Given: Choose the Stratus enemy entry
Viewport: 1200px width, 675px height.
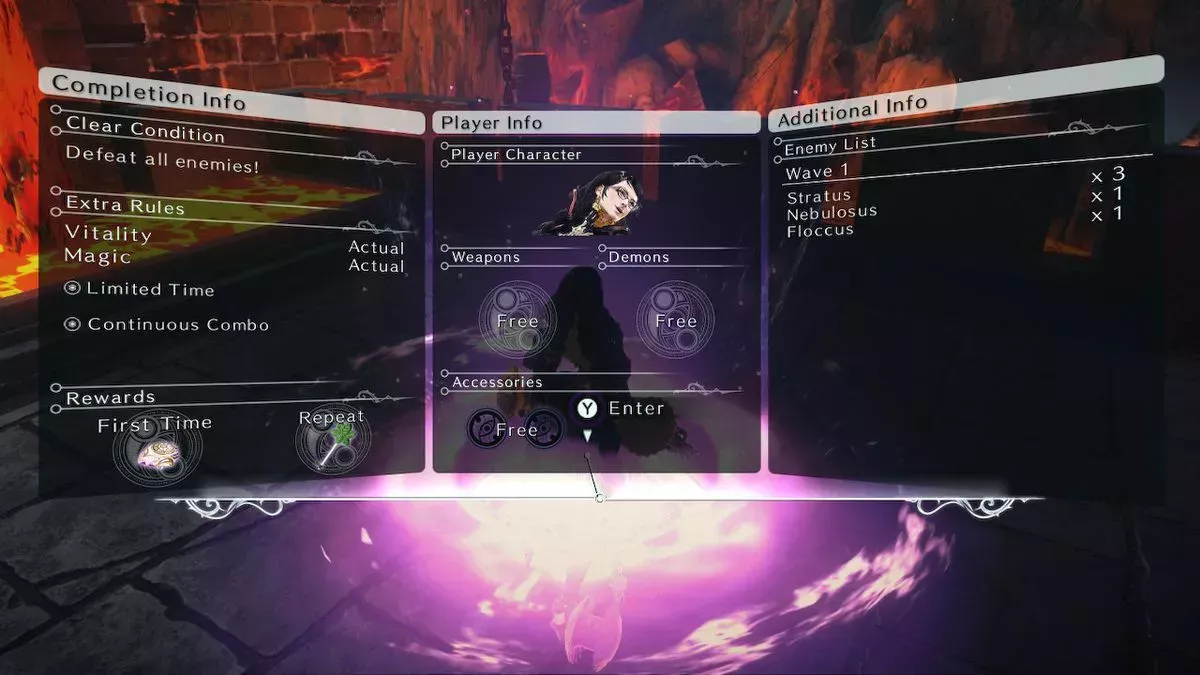Looking at the screenshot, I should click(819, 196).
